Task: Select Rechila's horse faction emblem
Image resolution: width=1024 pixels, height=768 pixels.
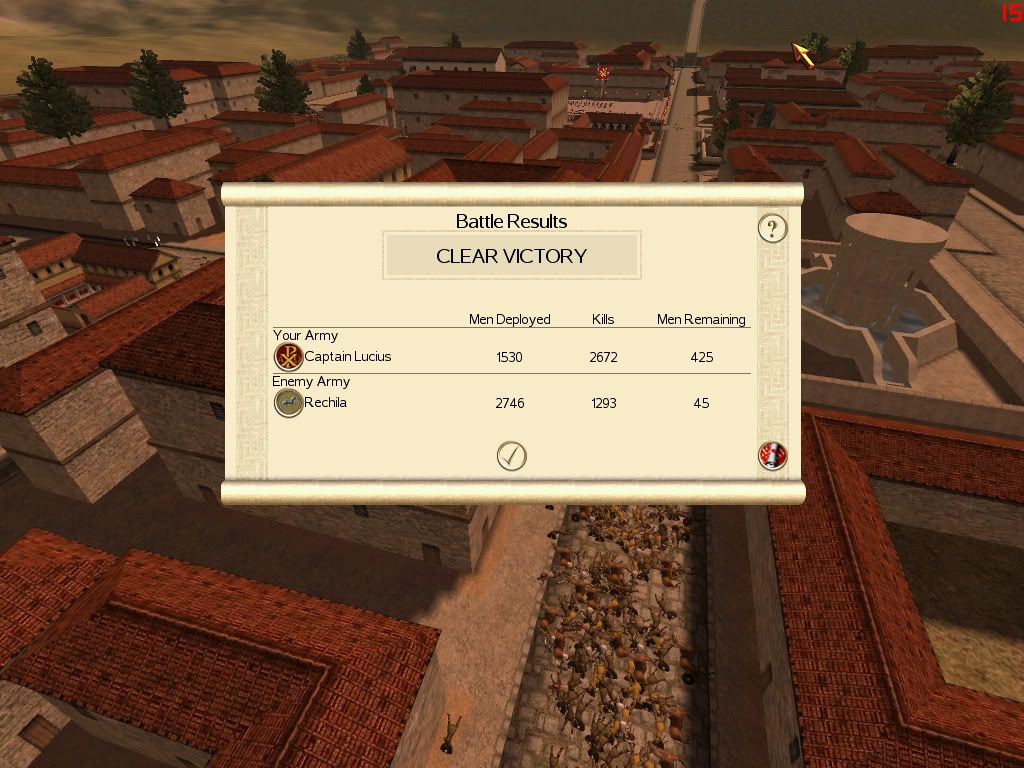Action: [x=288, y=403]
